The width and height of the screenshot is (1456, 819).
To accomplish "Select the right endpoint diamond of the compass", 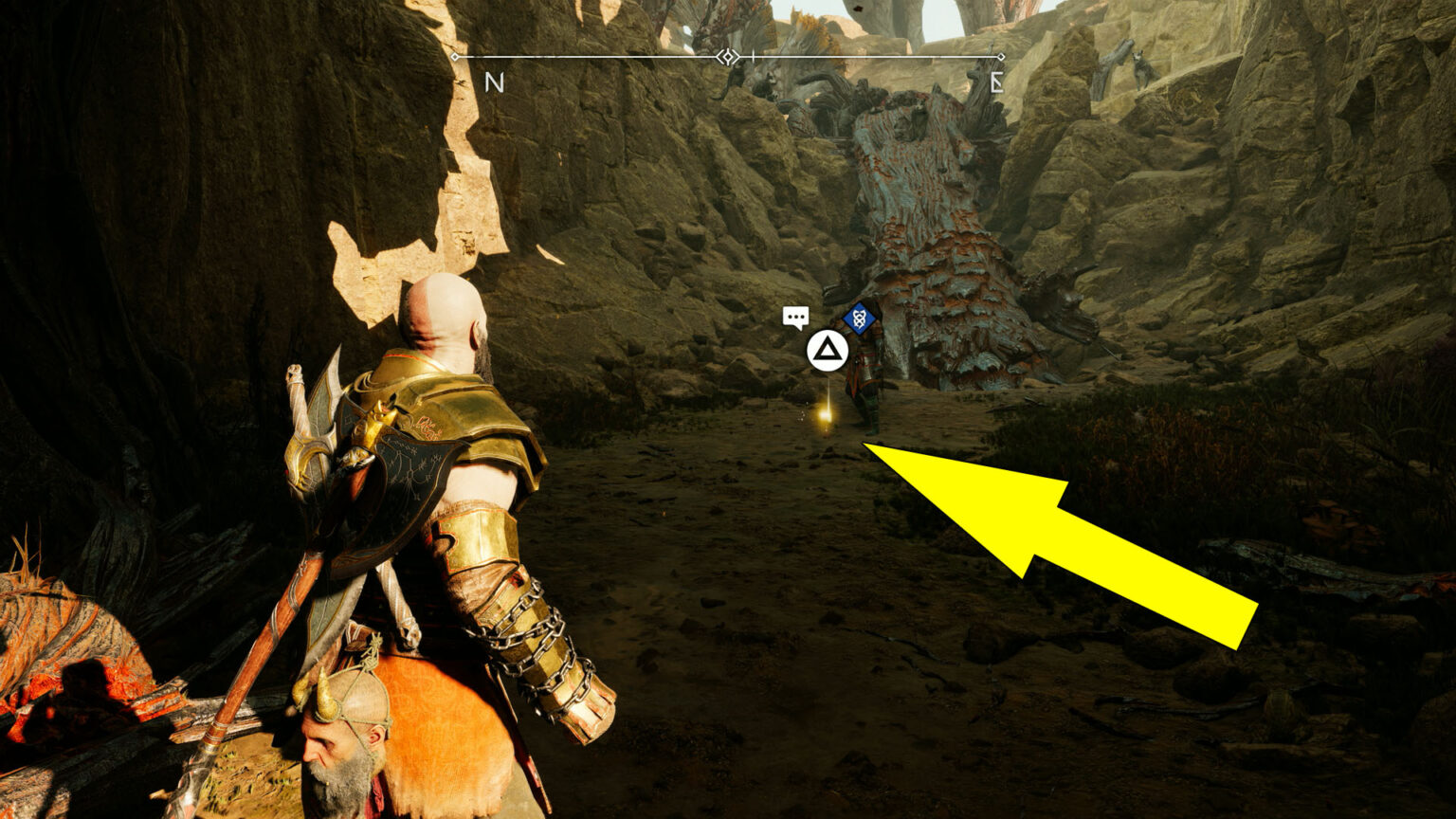I will (x=1002, y=56).
